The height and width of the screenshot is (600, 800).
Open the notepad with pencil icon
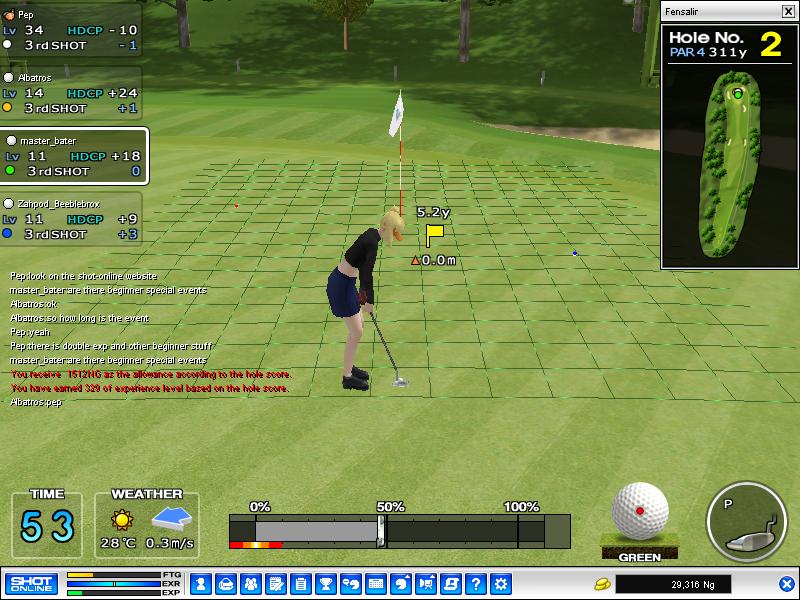(275, 583)
